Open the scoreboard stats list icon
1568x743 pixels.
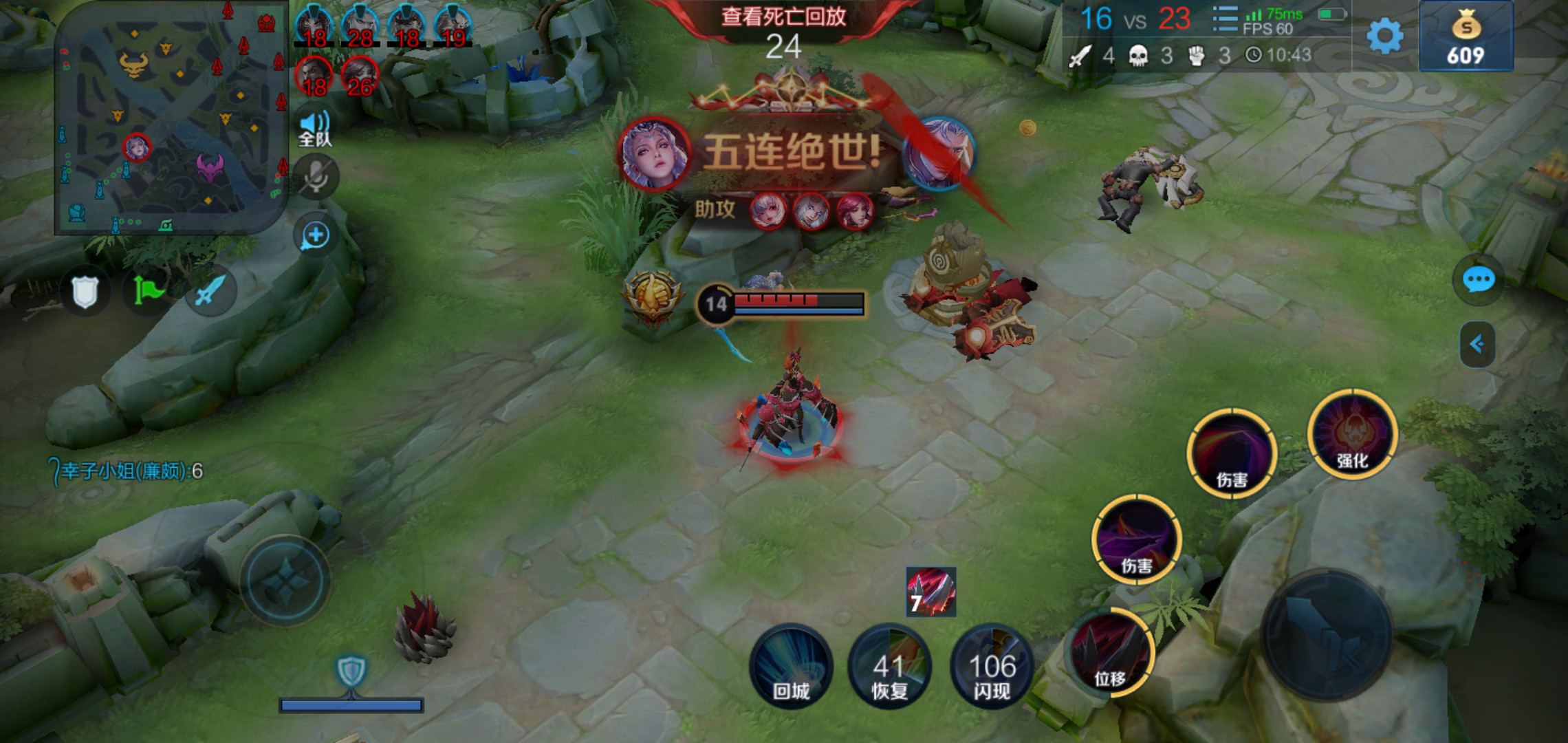[1223, 19]
